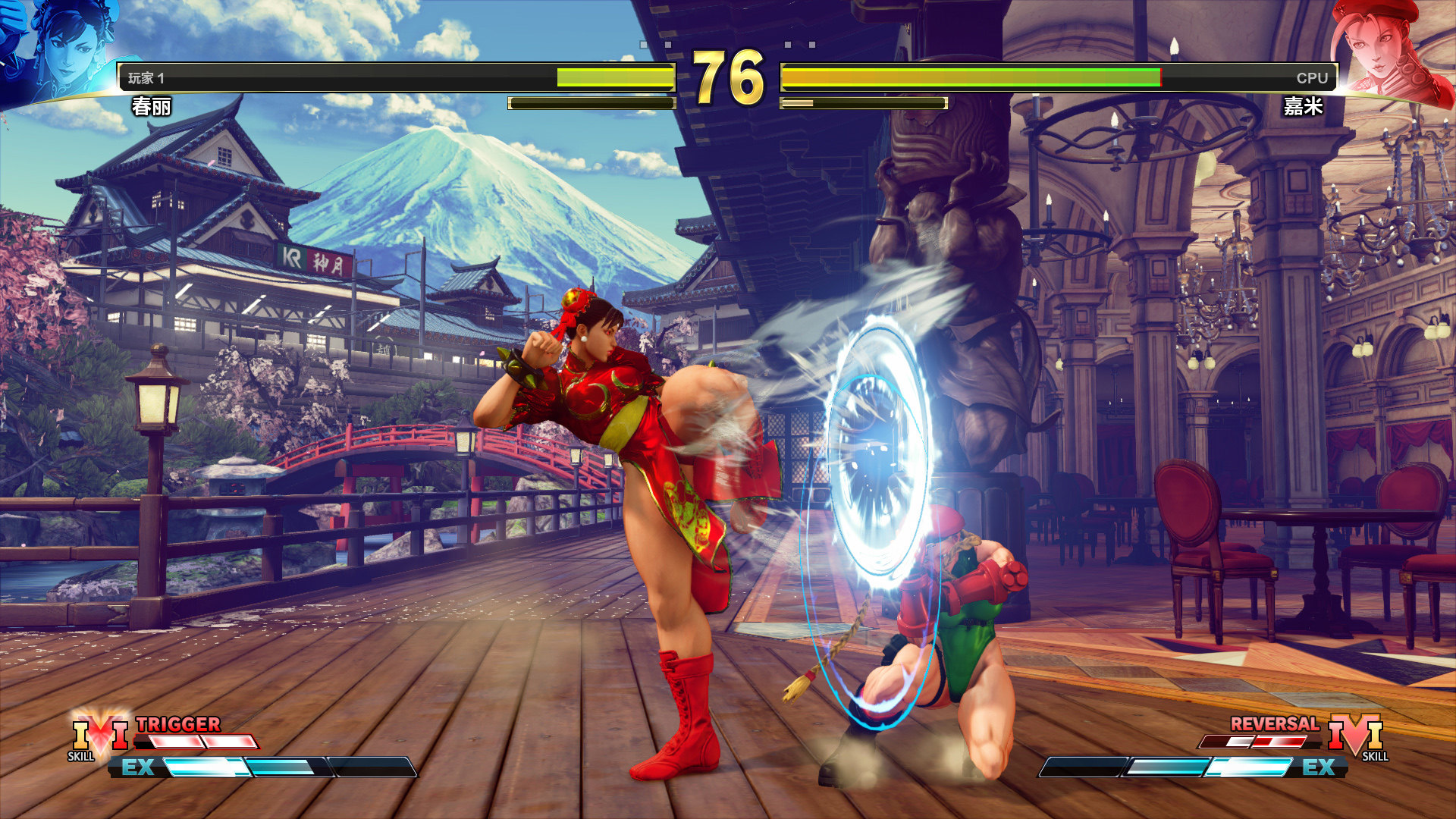Select player 1's V-Skill emblem

coord(99,735)
